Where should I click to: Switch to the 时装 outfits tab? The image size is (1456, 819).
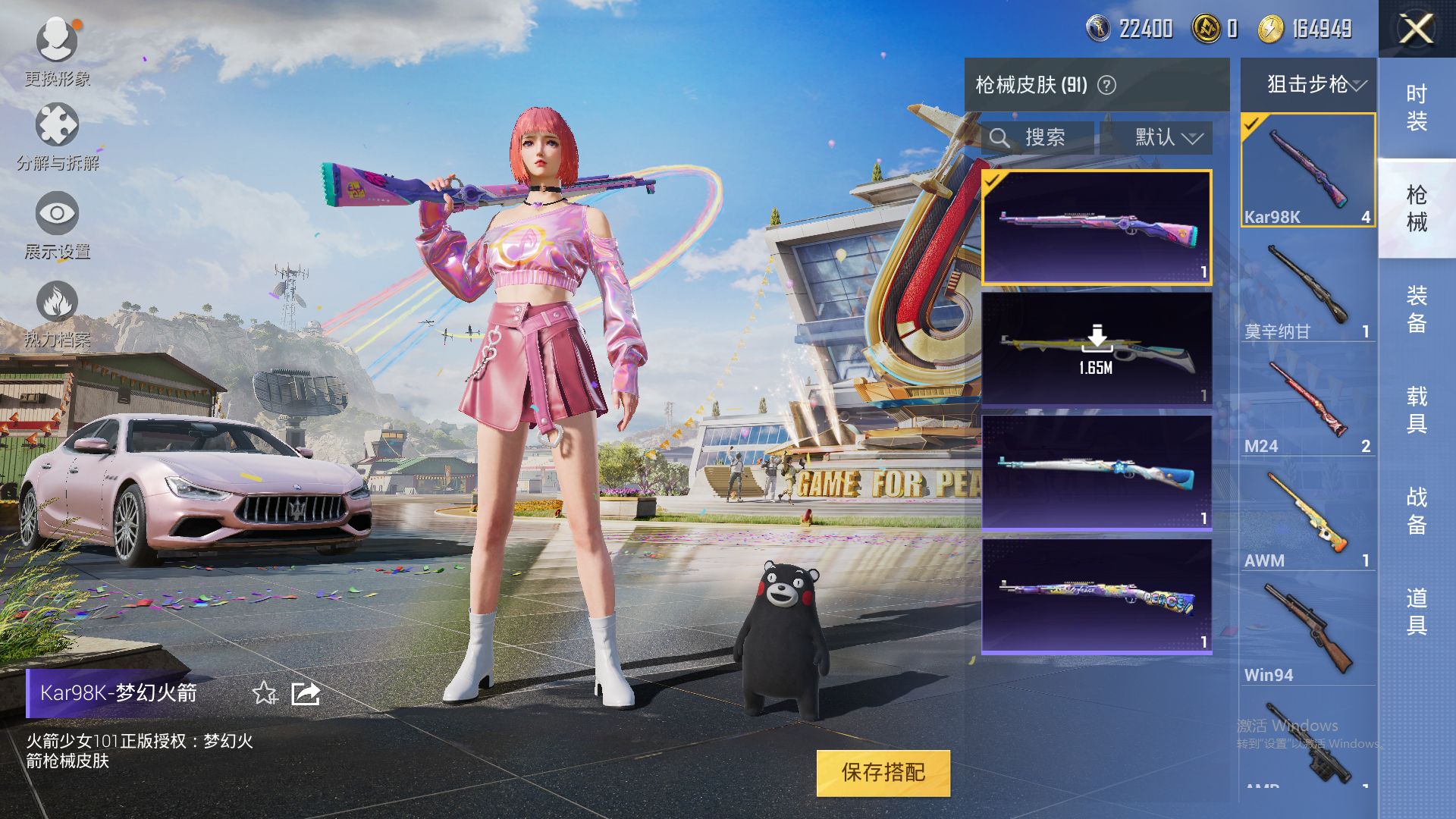1417,108
